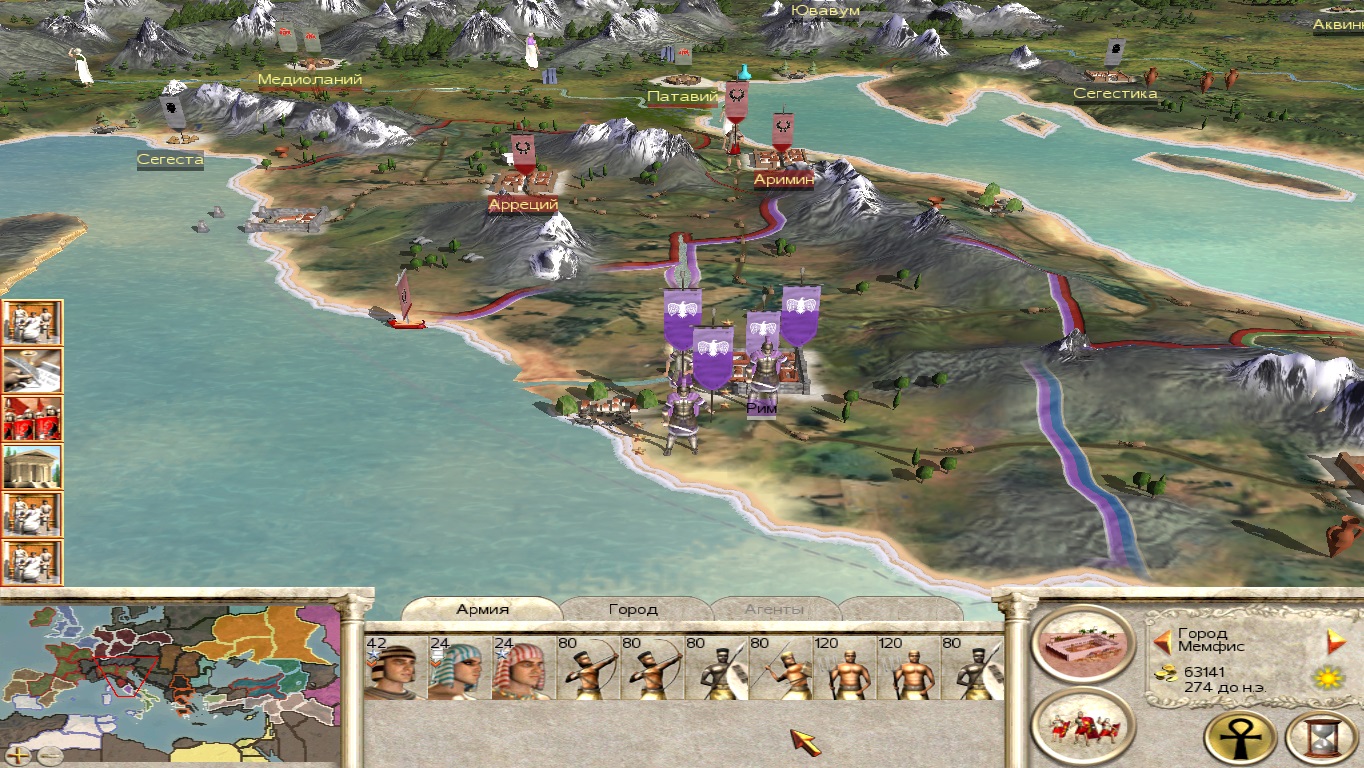The height and width of the screenshot is (768, 1364).
Task: Open the quill and scroll message notification
Action: click(32, 370)
